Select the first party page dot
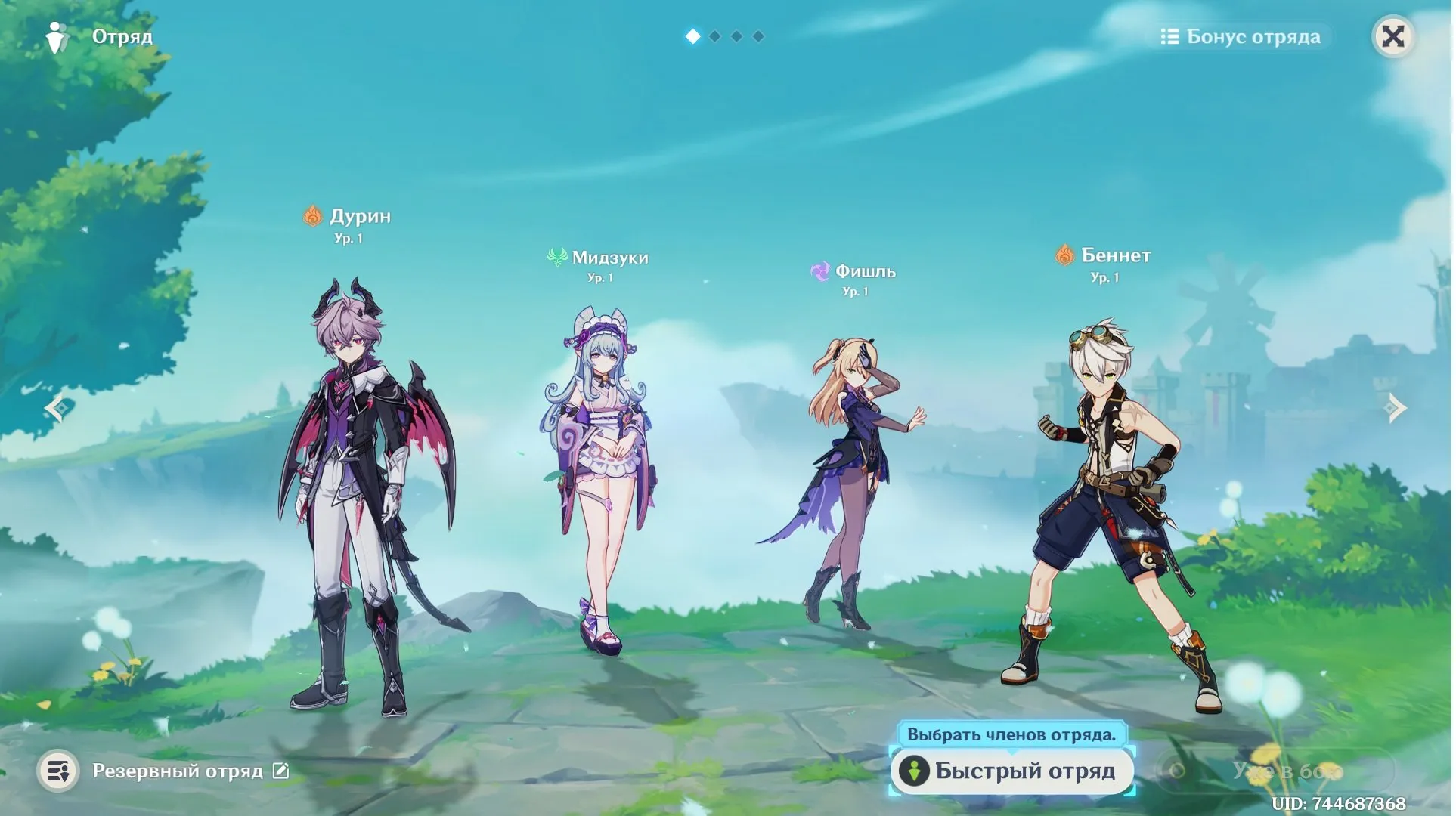 pos(694,36)
